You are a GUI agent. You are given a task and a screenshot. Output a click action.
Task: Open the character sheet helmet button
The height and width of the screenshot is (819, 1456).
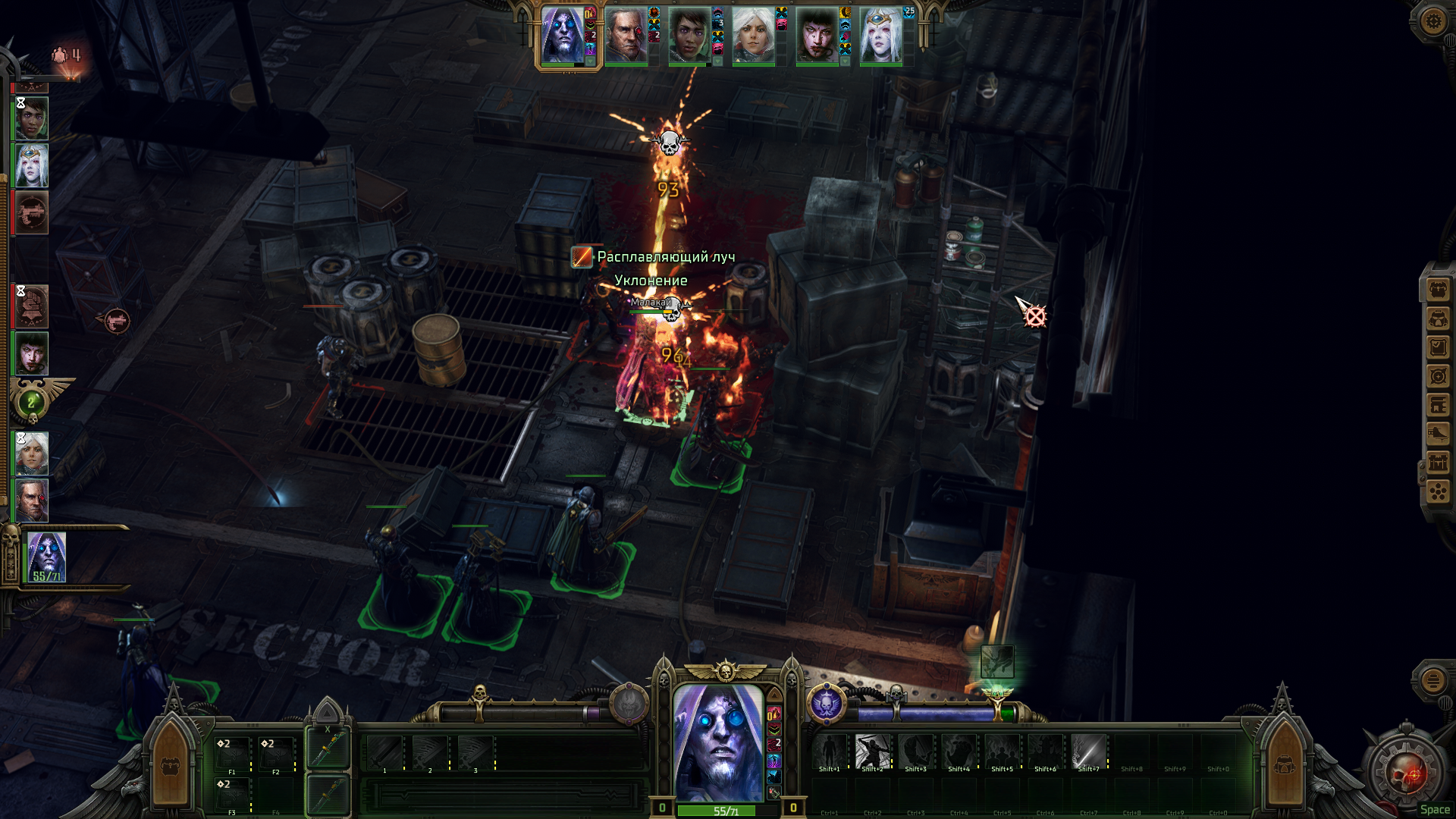point(1438,318)
